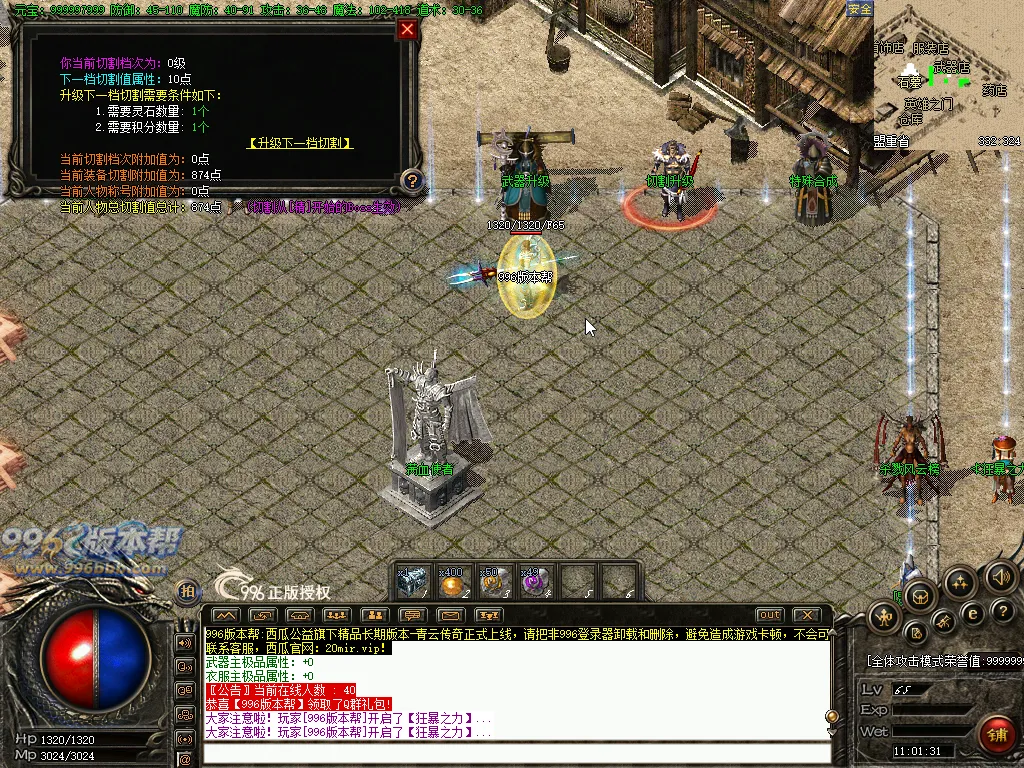Toggle sound with the speaker icon
1024x768 pixels.
pos(1000,577)
